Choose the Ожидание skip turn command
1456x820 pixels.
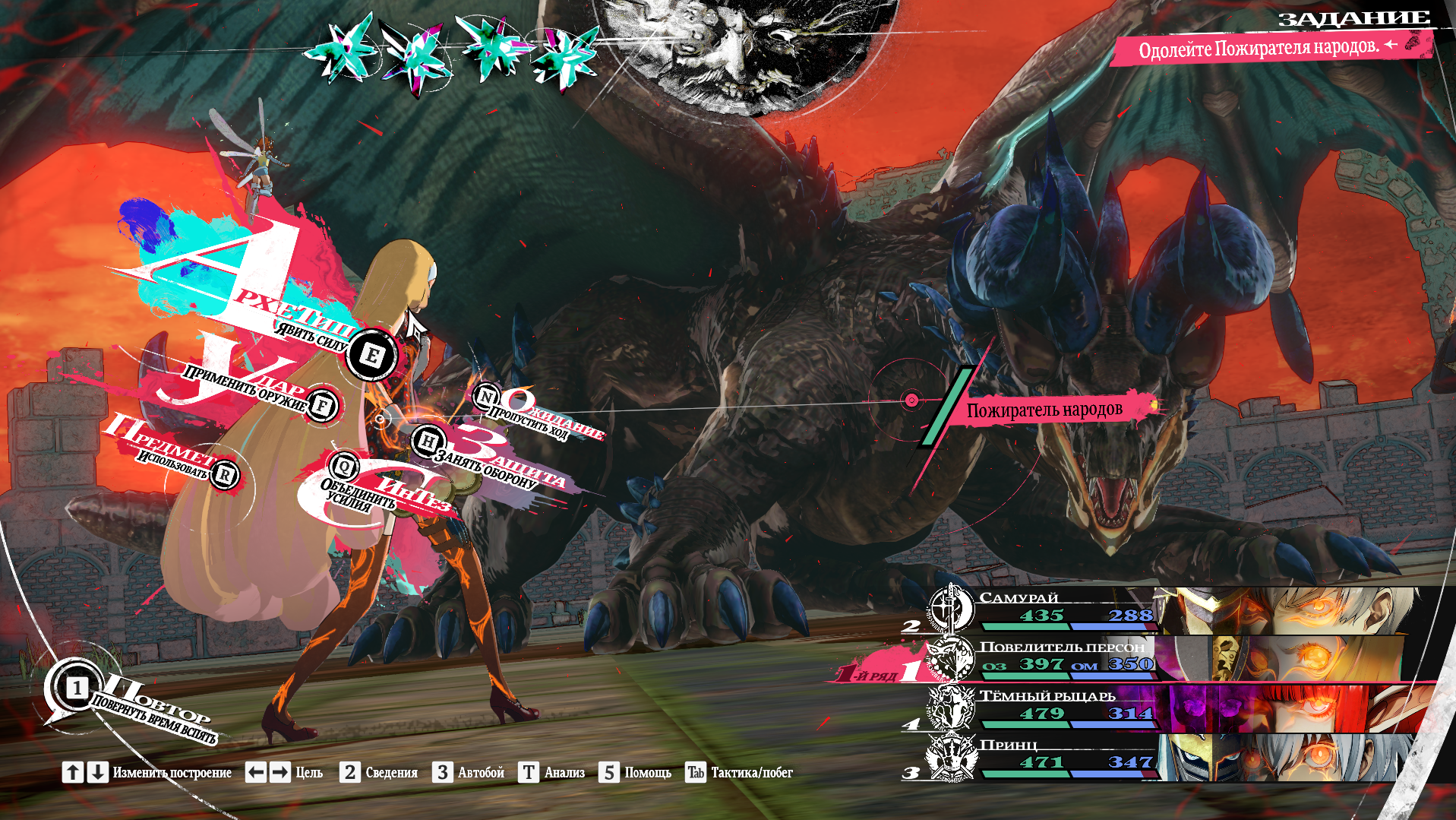486,396
